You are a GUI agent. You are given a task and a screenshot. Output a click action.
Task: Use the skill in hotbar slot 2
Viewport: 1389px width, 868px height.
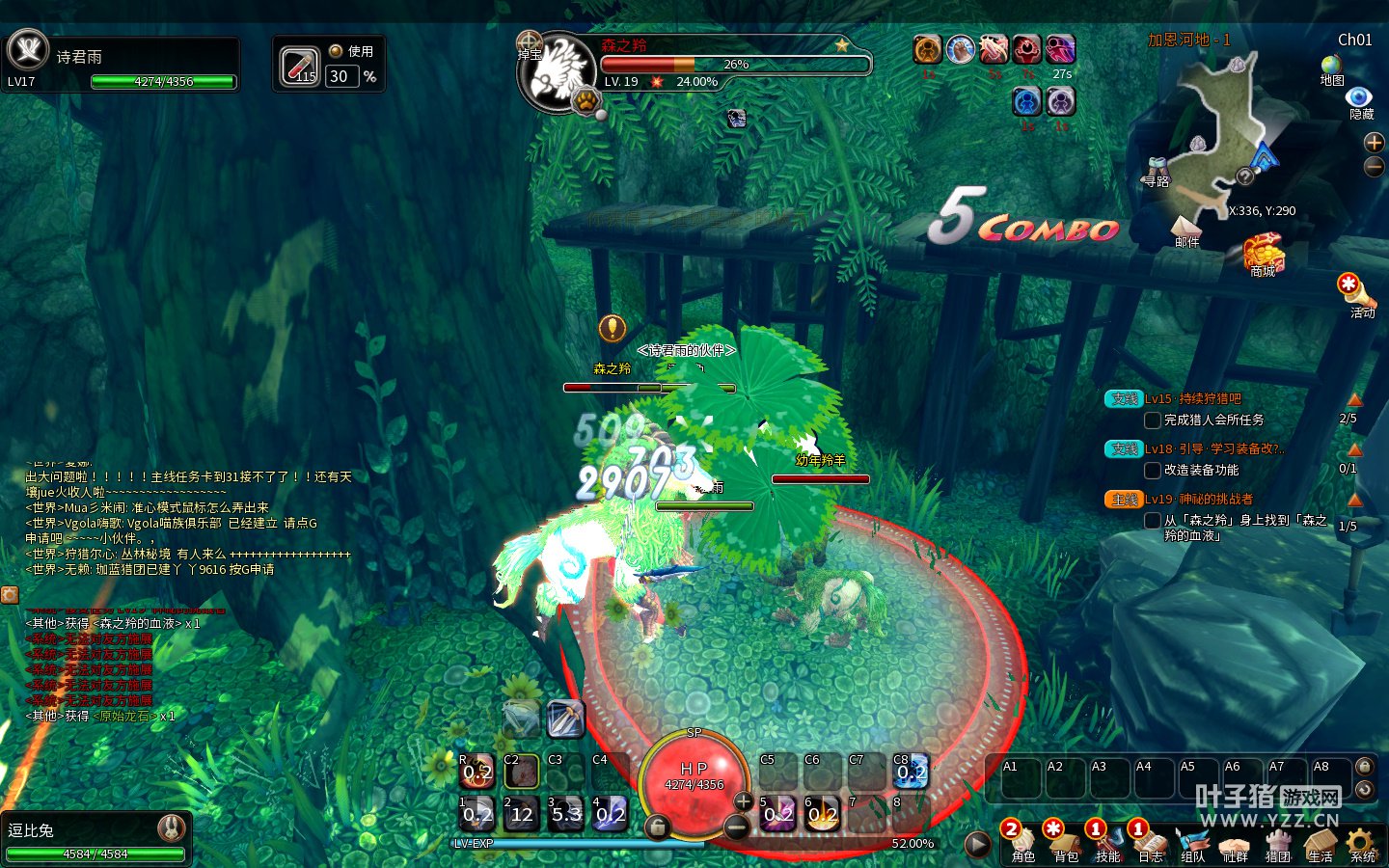click(x=522, y=813)
